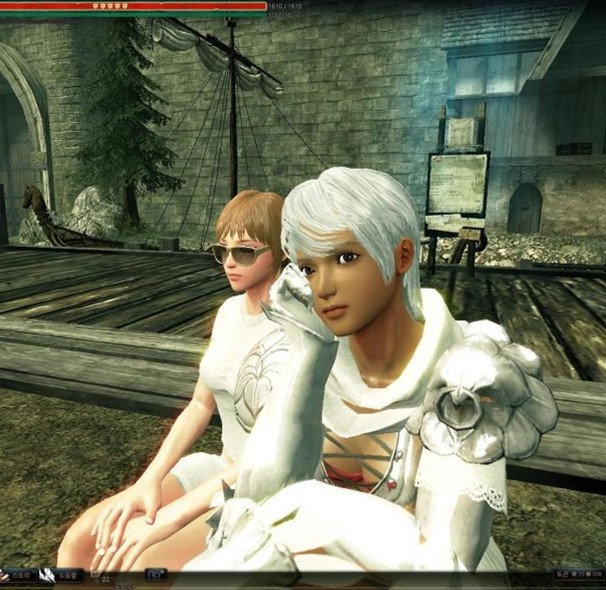Viewport: 606px width, 590px height.
Task: Open the 도움말 (Help) button
Action: [64, 575]
